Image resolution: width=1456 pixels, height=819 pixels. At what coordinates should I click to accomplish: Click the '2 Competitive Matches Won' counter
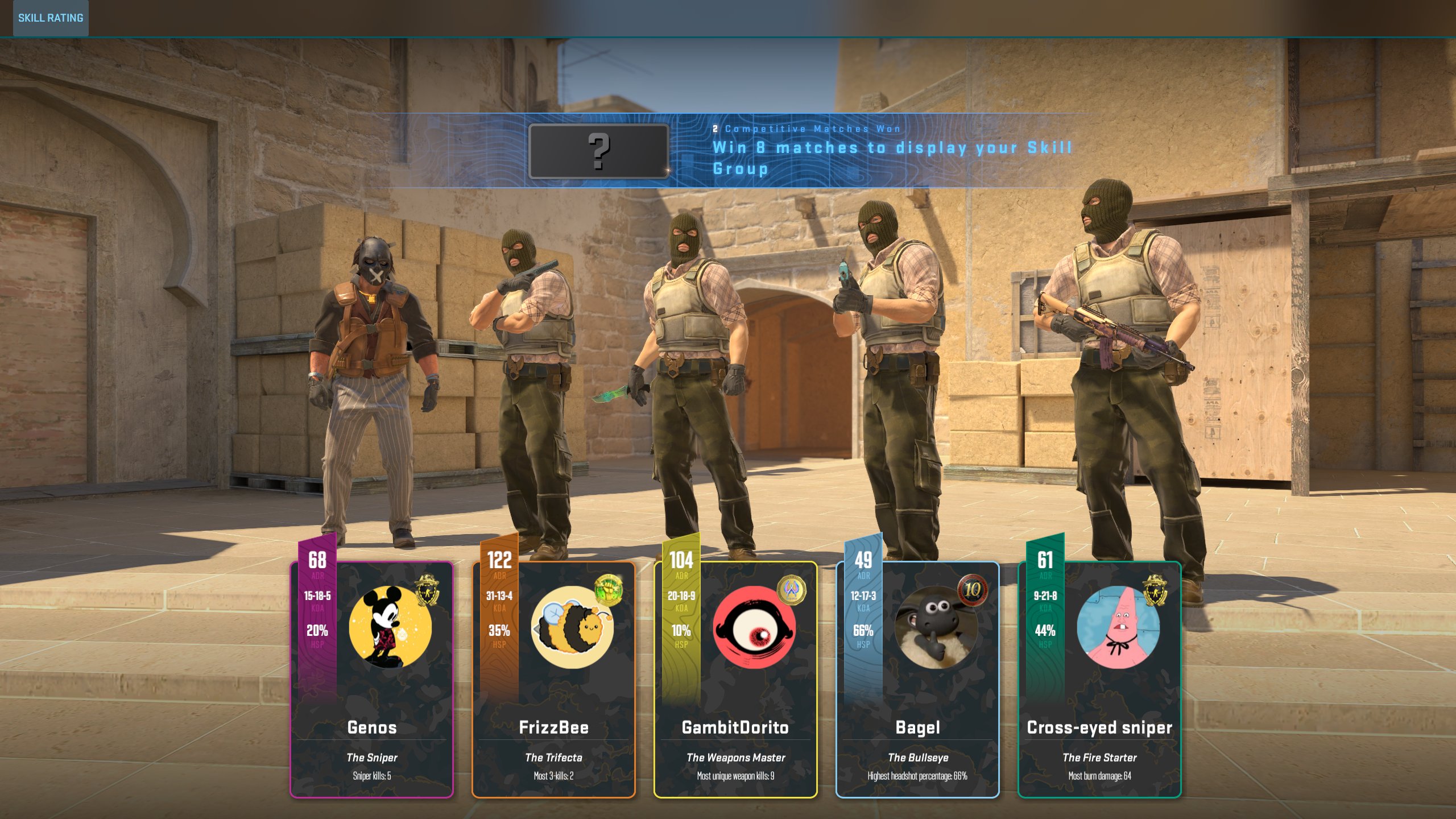coord(806,129)
